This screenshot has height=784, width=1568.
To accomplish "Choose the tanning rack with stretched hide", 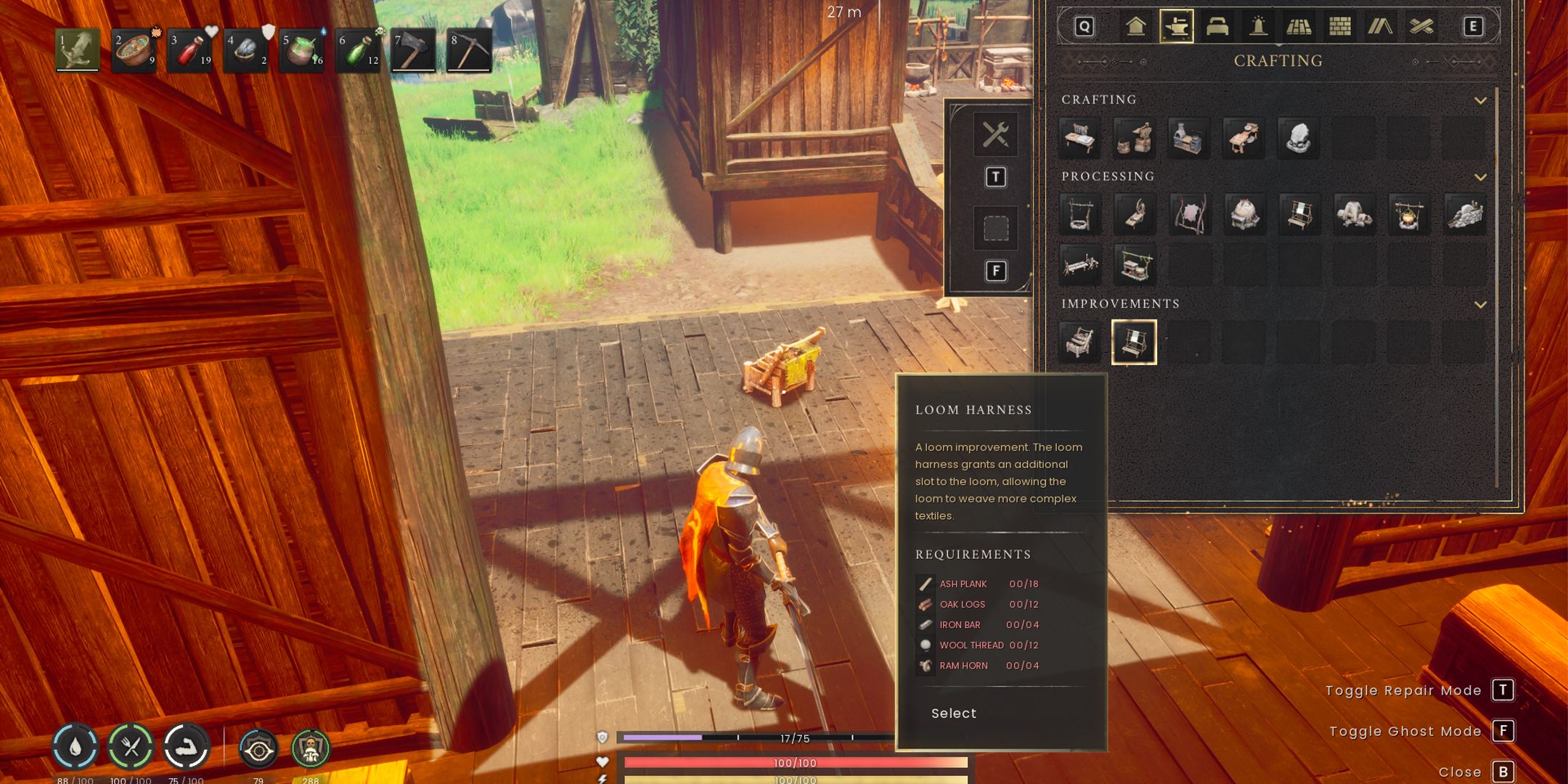I will click(x=1189, y=215).
